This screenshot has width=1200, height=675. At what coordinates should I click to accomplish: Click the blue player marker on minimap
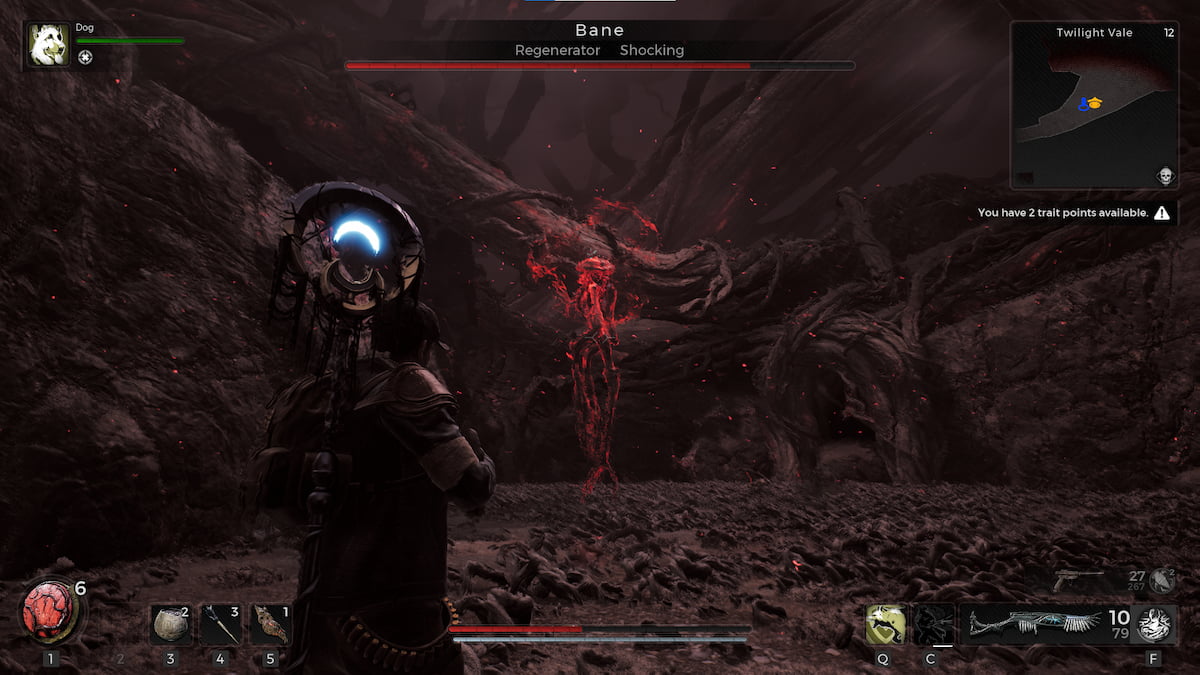click(x=1083, y=104)
